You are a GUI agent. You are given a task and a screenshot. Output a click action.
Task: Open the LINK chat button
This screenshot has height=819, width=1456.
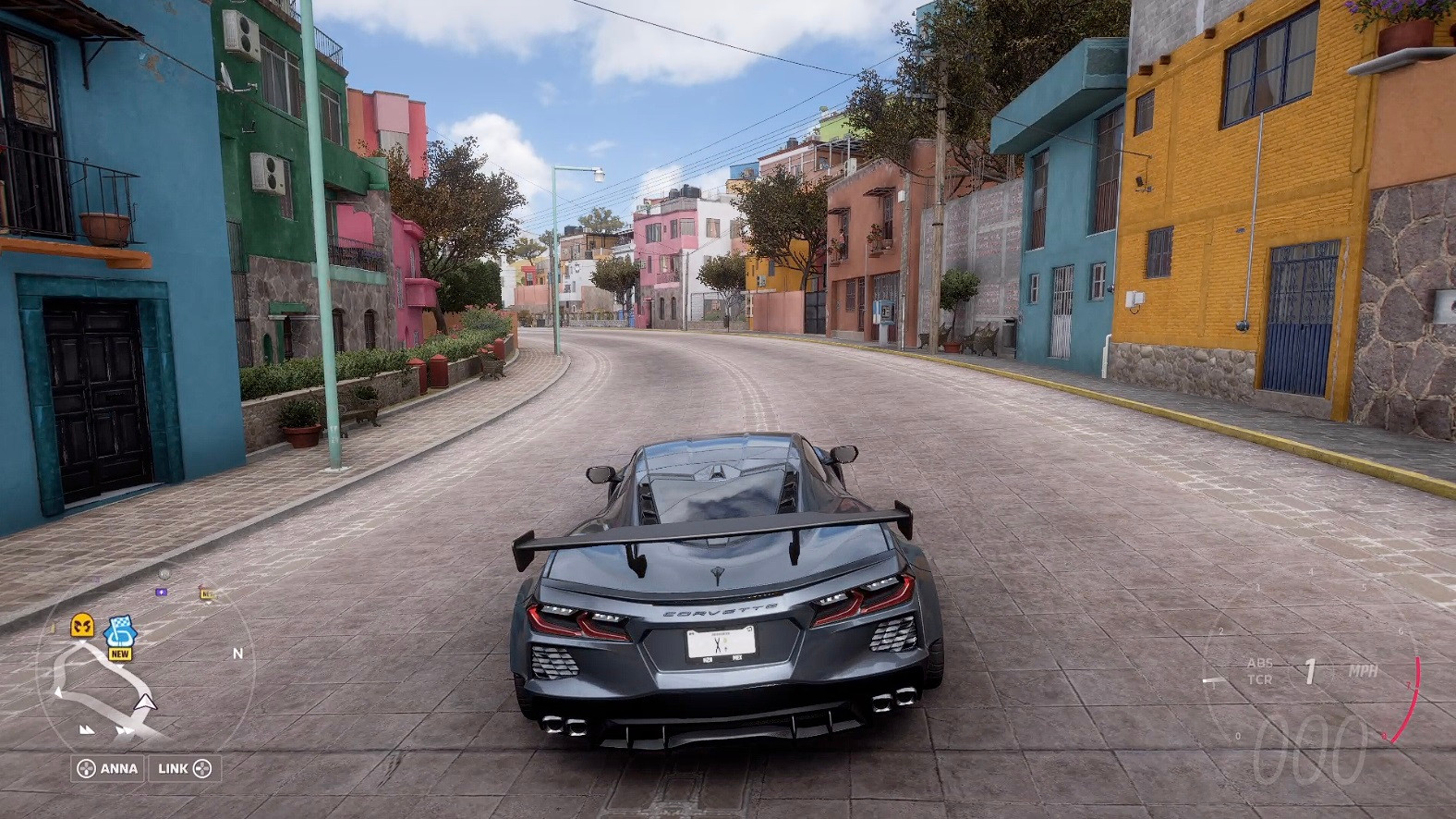[x=185, y=768]
